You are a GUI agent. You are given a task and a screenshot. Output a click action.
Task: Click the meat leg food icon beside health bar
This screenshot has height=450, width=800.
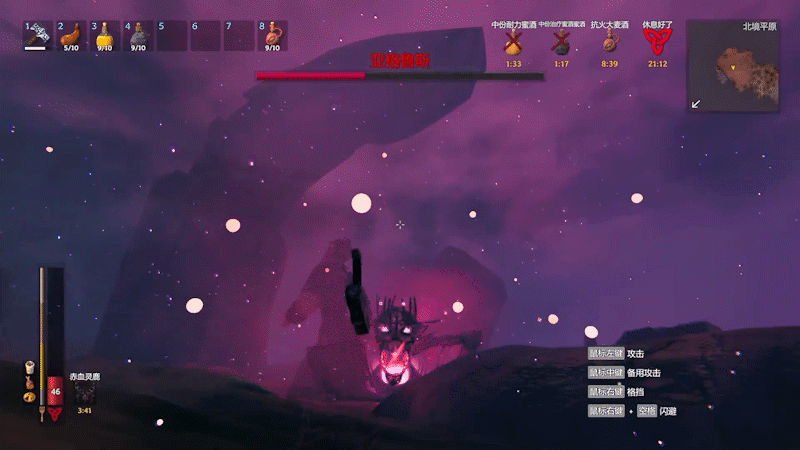click(29, 382)
